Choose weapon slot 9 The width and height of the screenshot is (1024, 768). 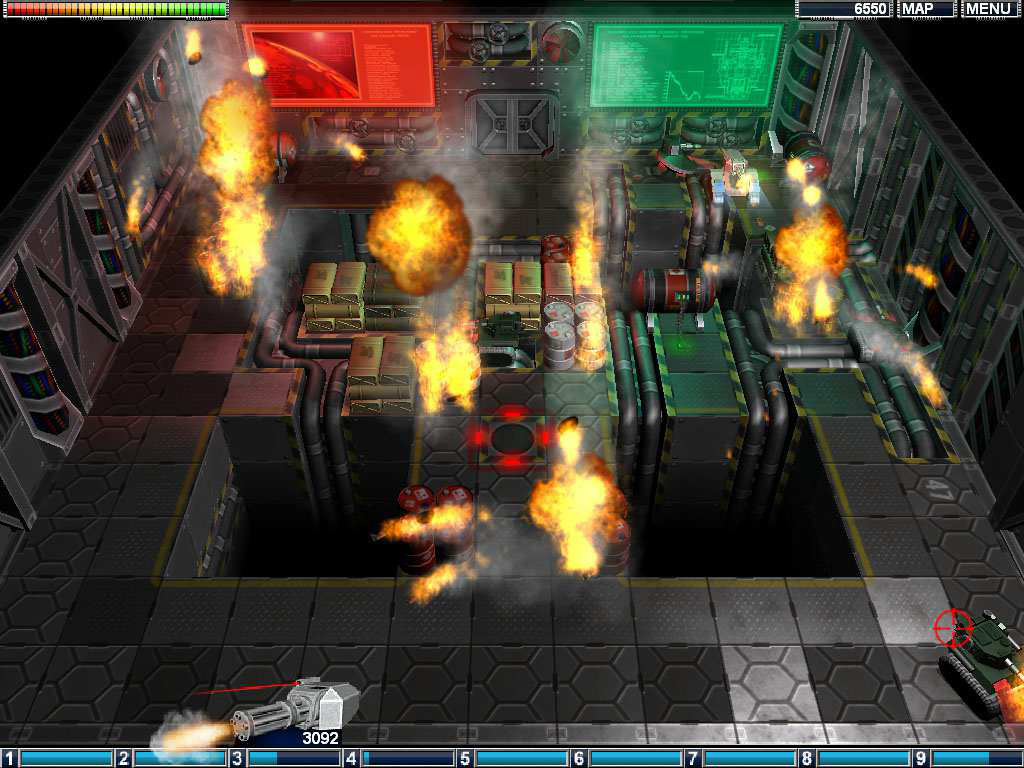[x=970, y=758]
